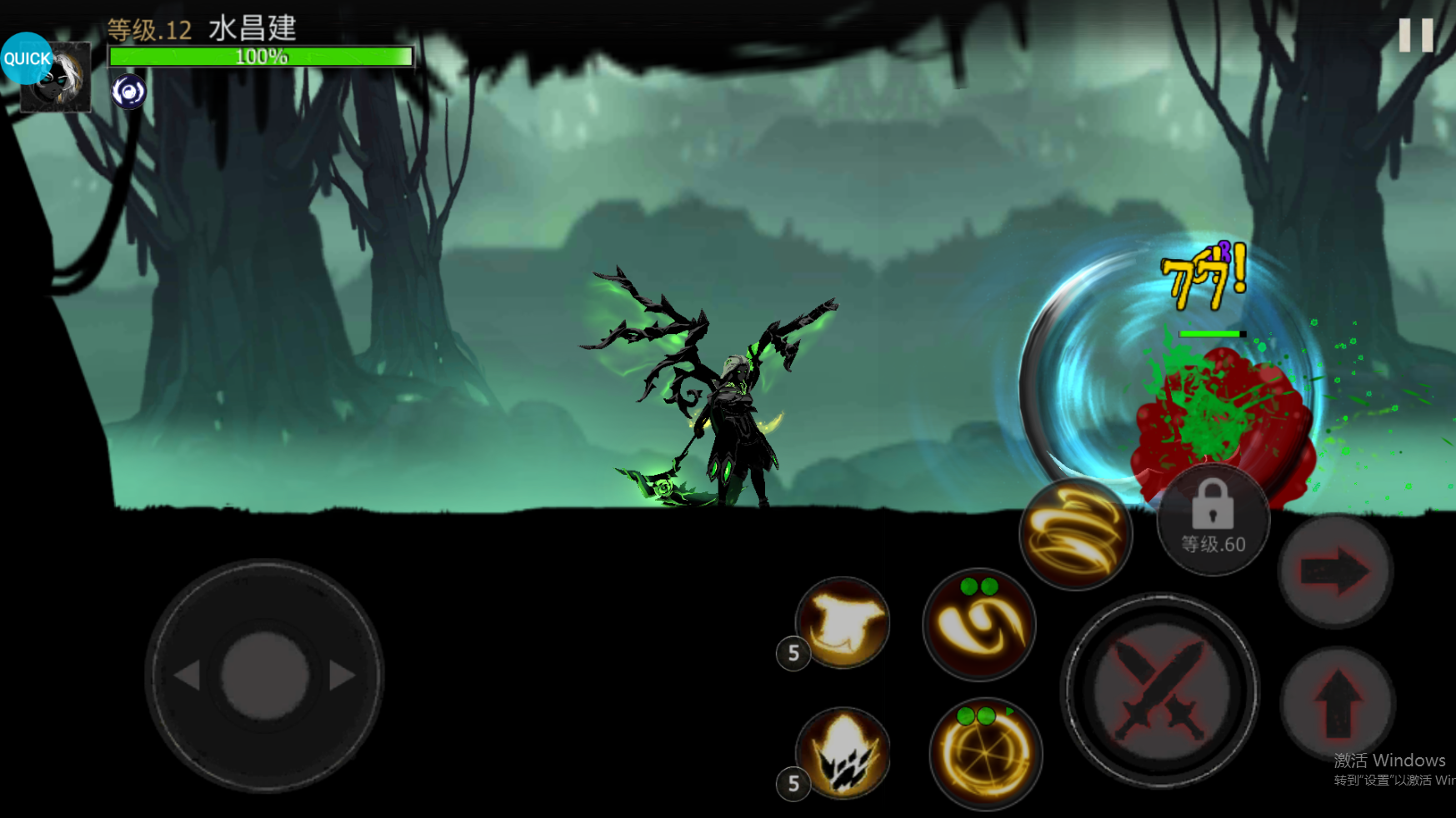The width and height of the screenshot is (1456, 818).
Task: Use the beast head item skill
Action: pyautogui.click(x=843, y=622)
